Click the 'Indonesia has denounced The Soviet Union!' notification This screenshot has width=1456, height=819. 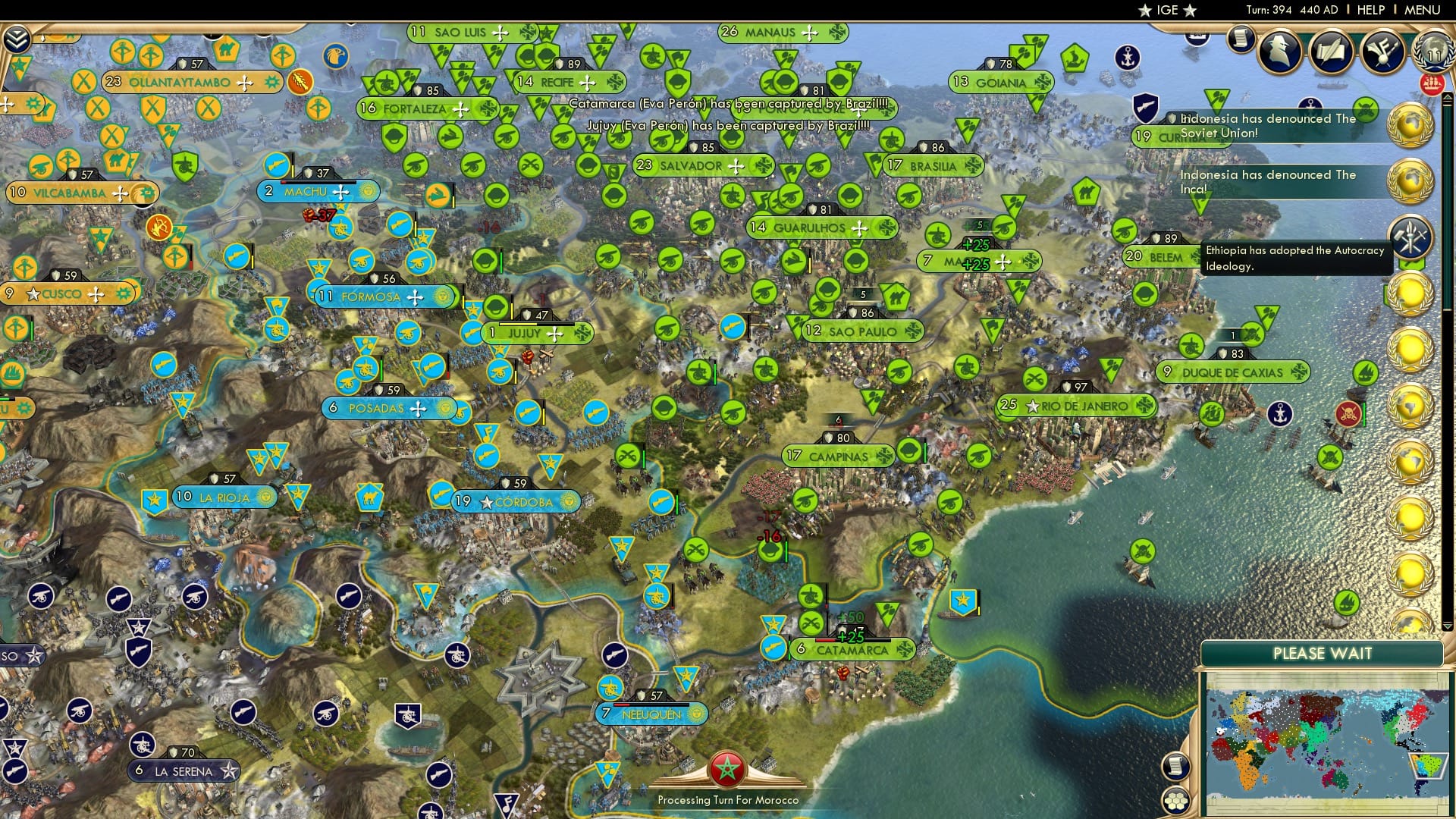pos(1266,125)
